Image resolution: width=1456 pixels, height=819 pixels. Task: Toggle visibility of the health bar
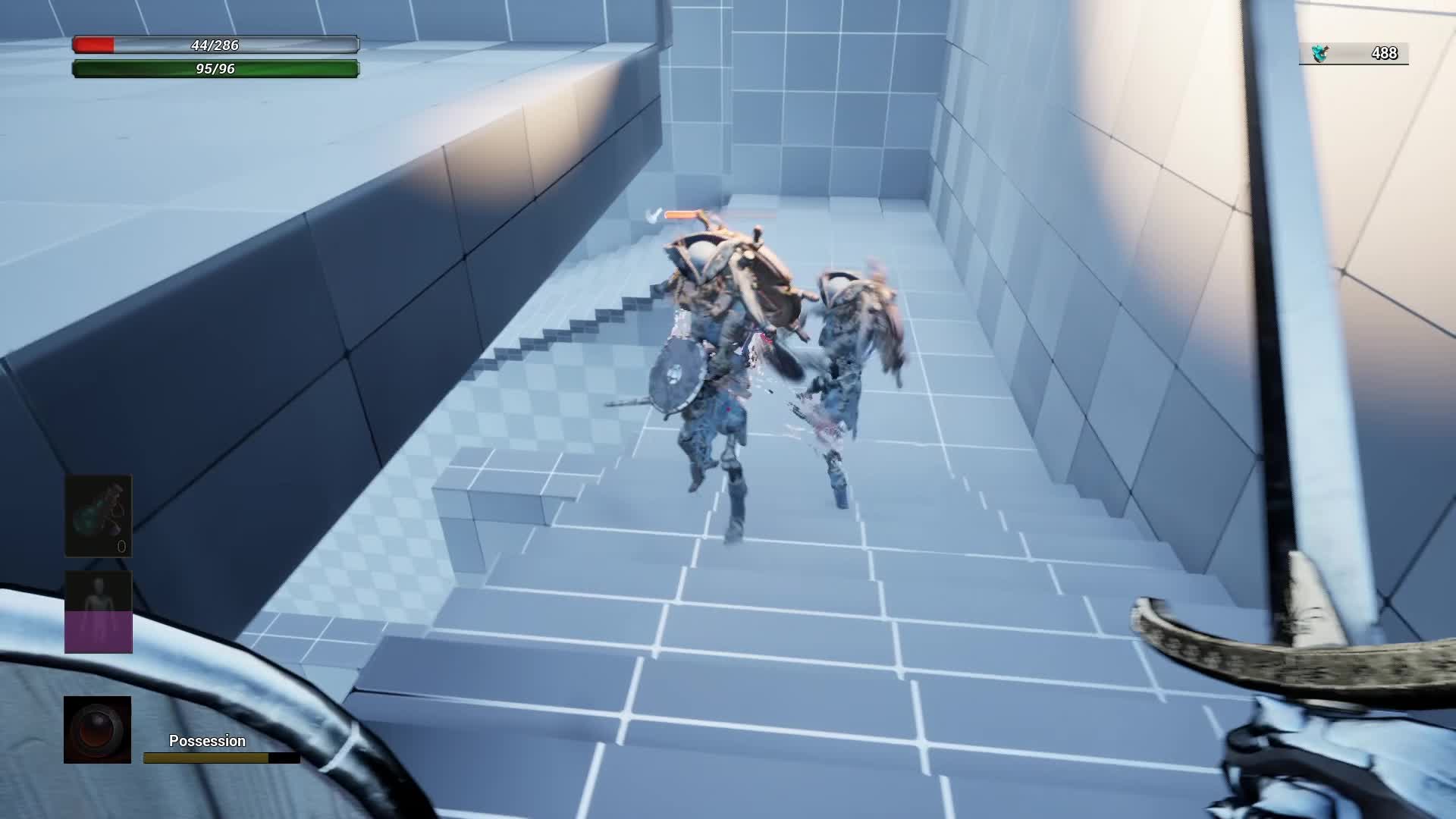click(x=215, y=45)
